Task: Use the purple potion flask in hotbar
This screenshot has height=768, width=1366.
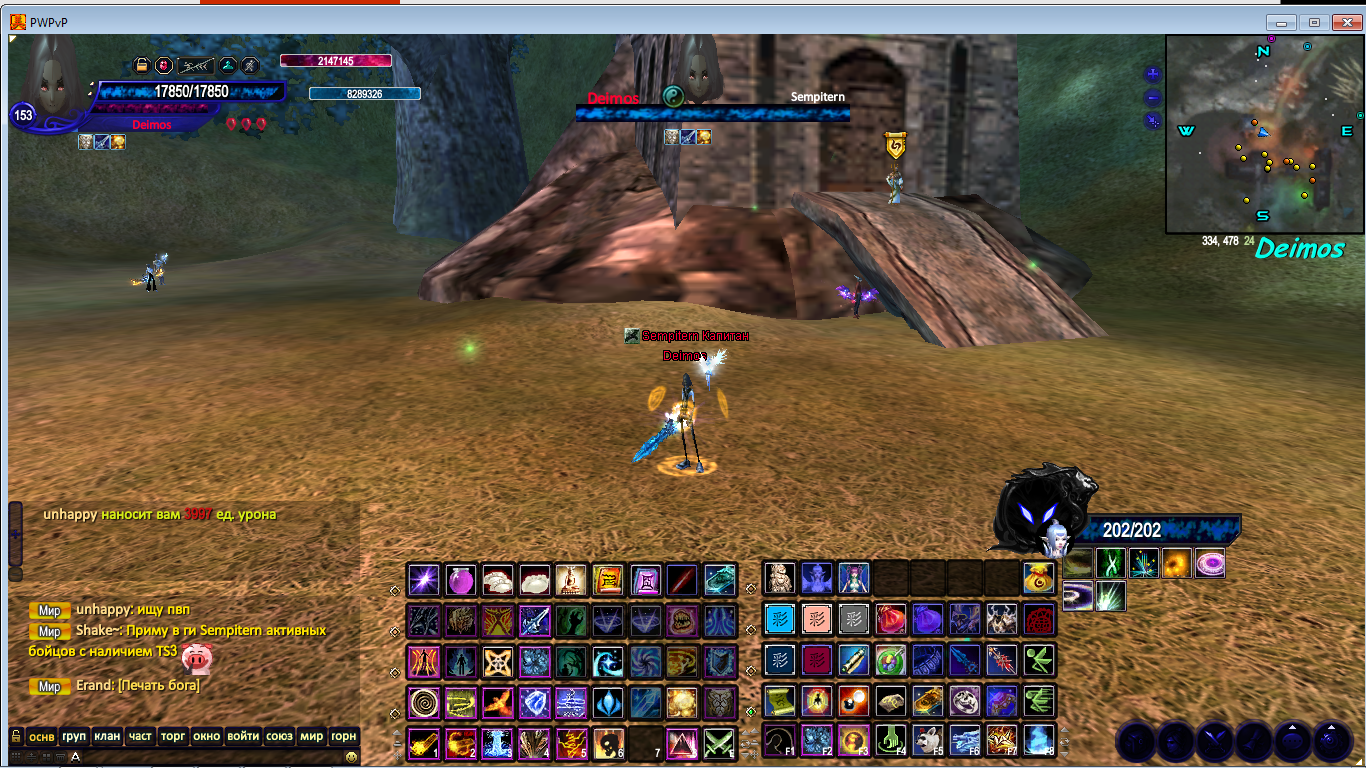Action: click(460, 579)
